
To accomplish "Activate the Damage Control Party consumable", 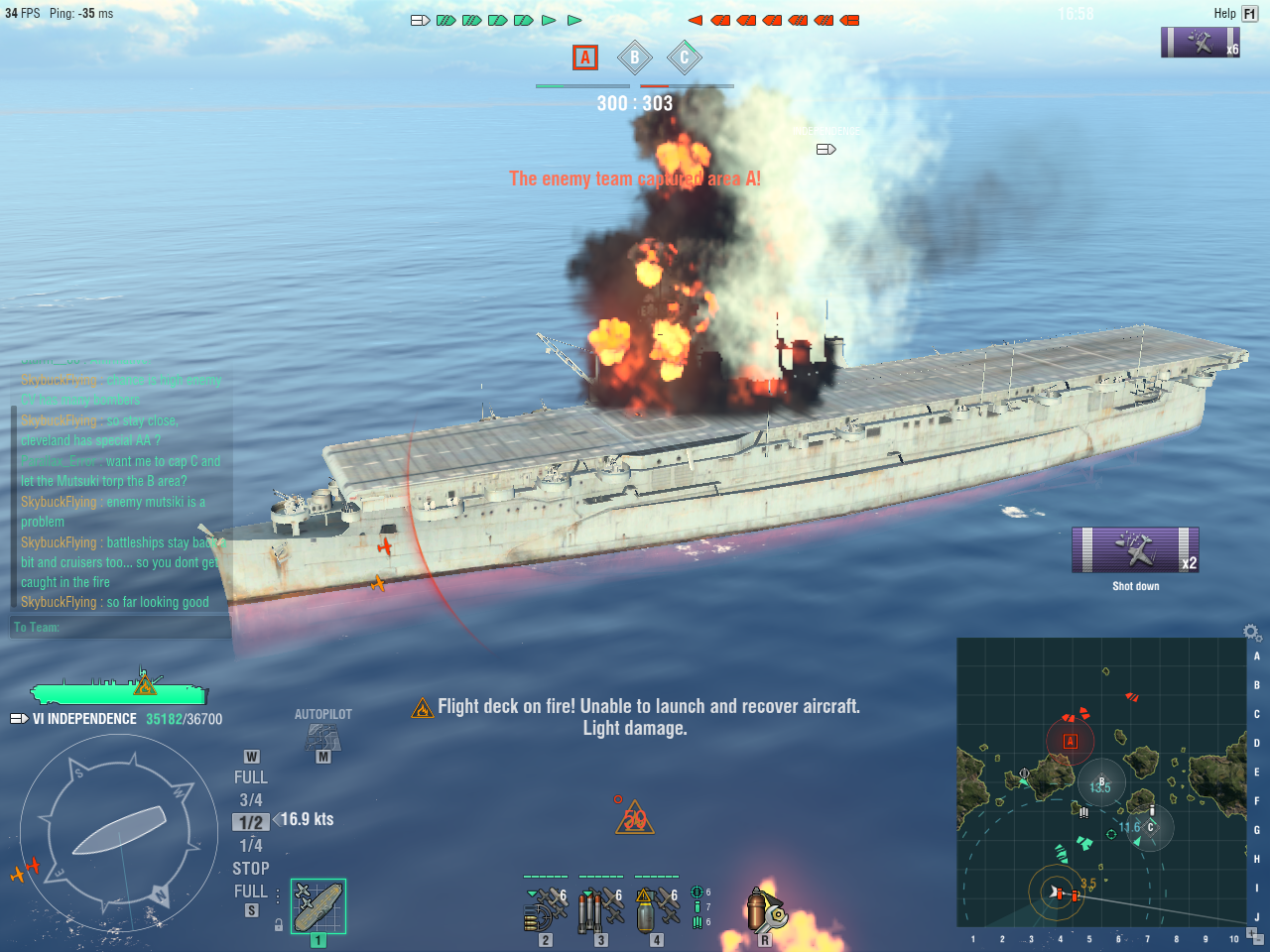I will click(x=765, y=908).
